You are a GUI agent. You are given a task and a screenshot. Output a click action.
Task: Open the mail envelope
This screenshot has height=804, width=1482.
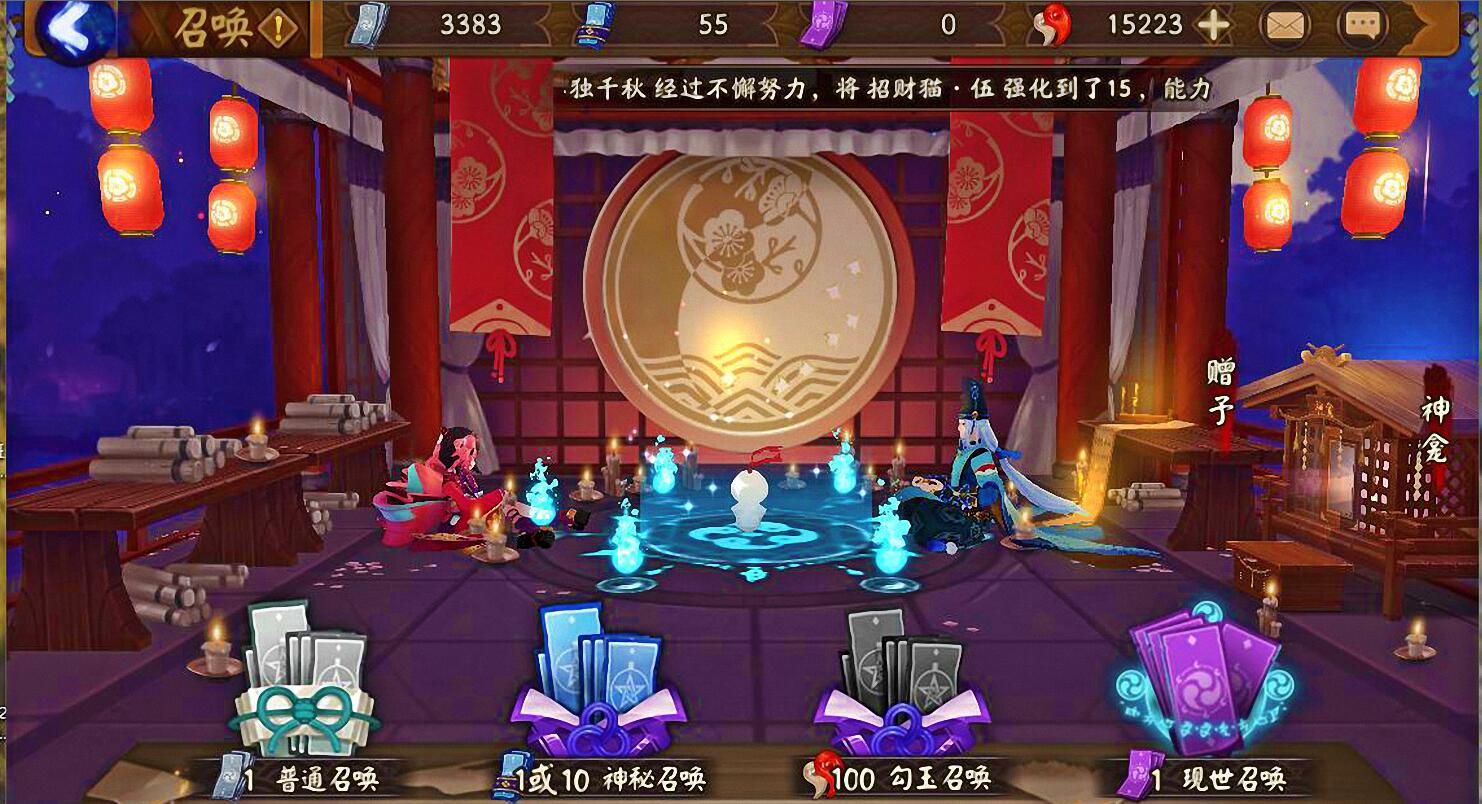click(1287, 27)
